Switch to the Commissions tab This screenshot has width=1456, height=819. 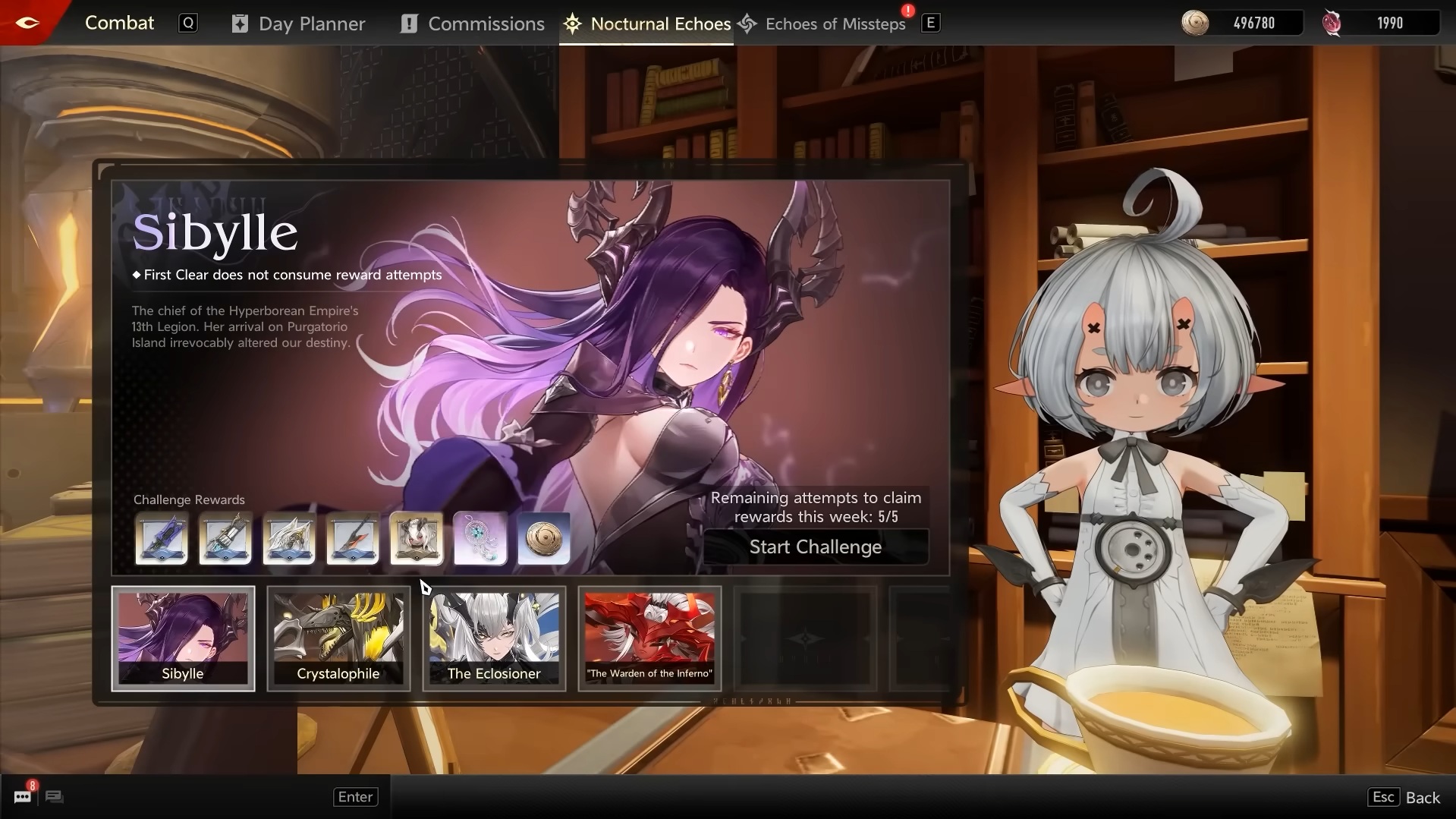tap(486, 23)
